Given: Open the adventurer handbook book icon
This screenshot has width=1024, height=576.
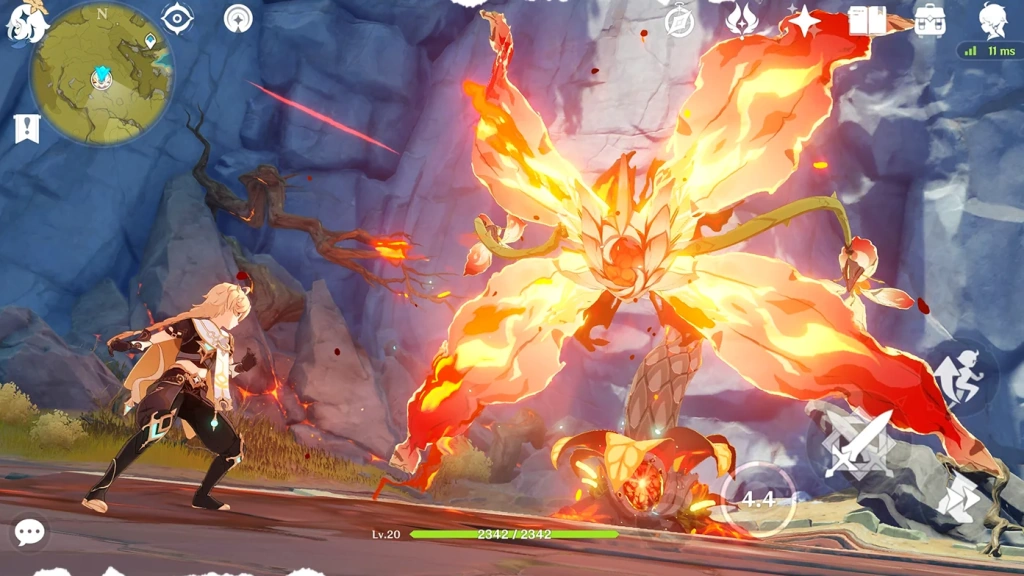Looking at the screenshot, I should coord(866,21).
